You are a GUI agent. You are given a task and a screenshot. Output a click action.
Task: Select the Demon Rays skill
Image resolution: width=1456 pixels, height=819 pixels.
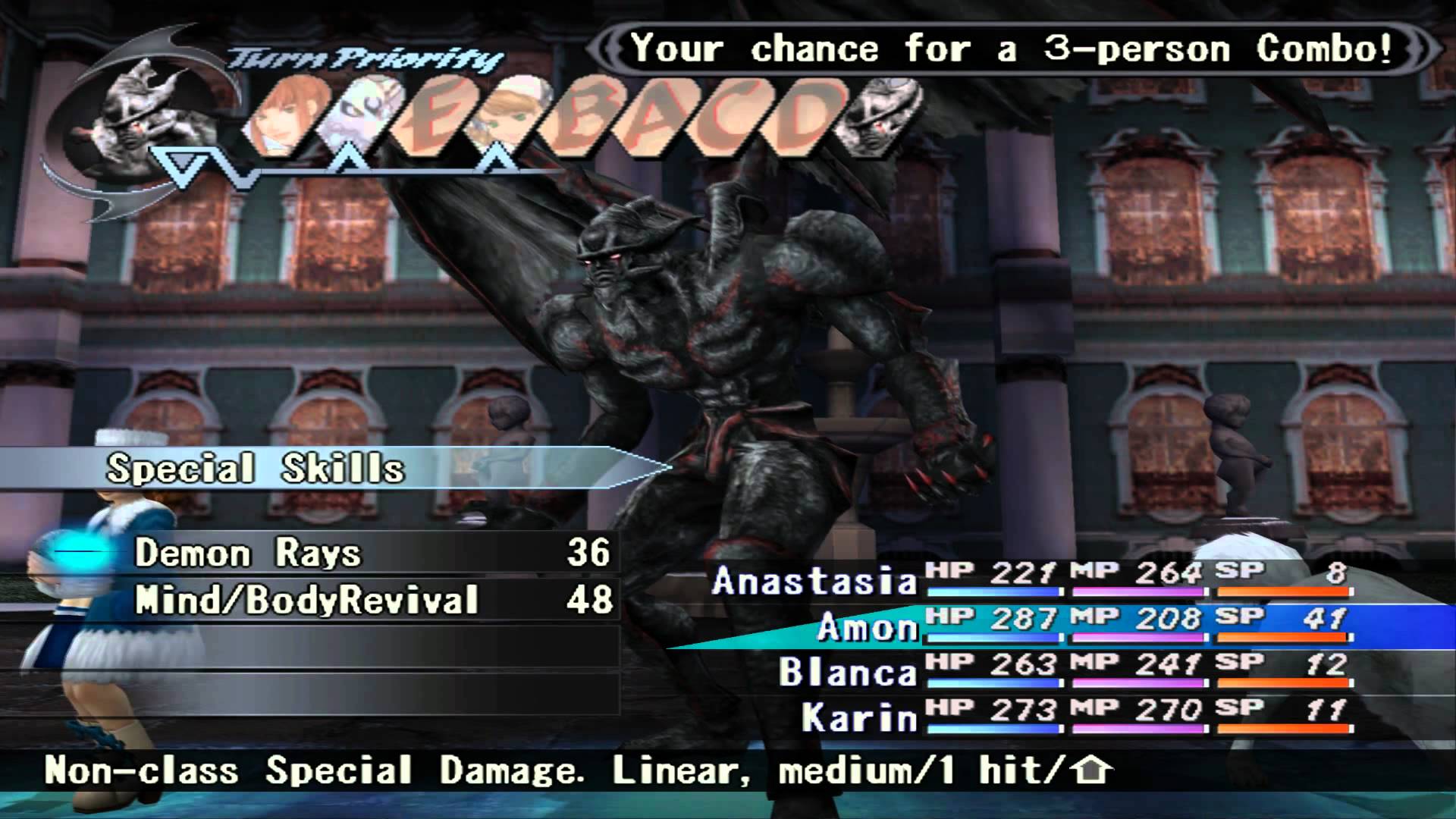tap(247, 554)
